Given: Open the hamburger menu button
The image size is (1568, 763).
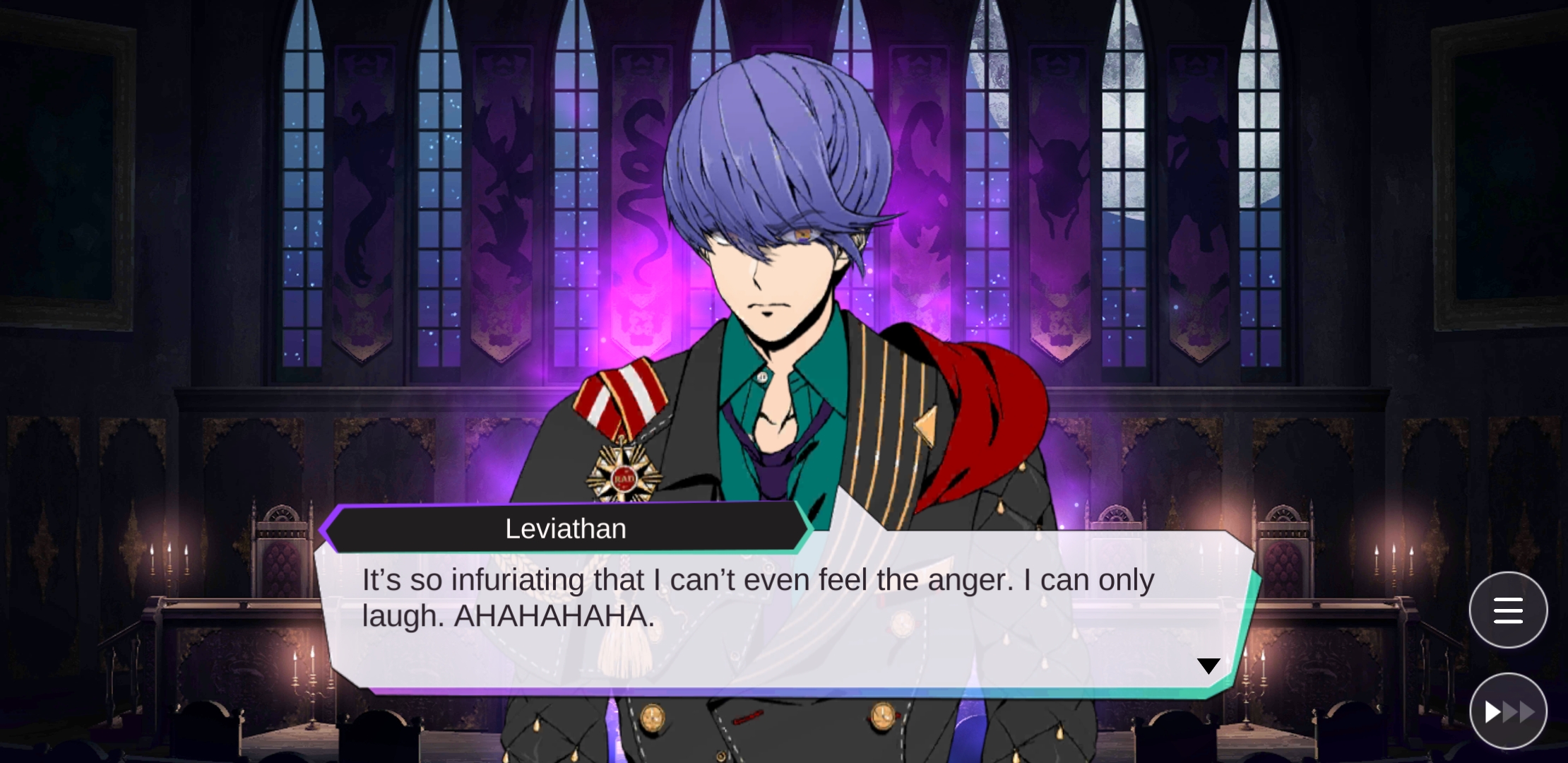Looking at the screenshot, I should pos(1507,610).
